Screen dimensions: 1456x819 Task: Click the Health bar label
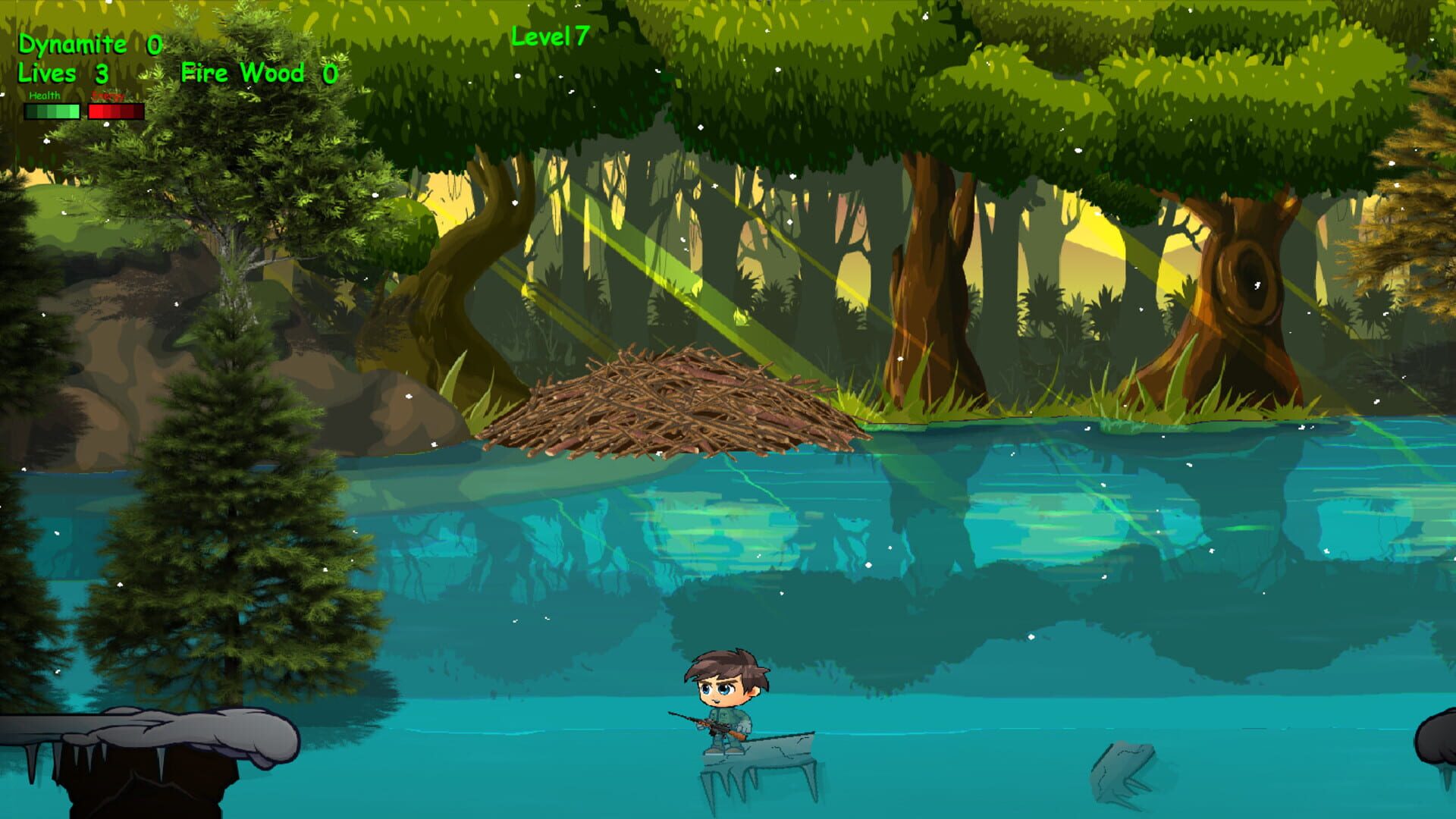tap(43, 96)
